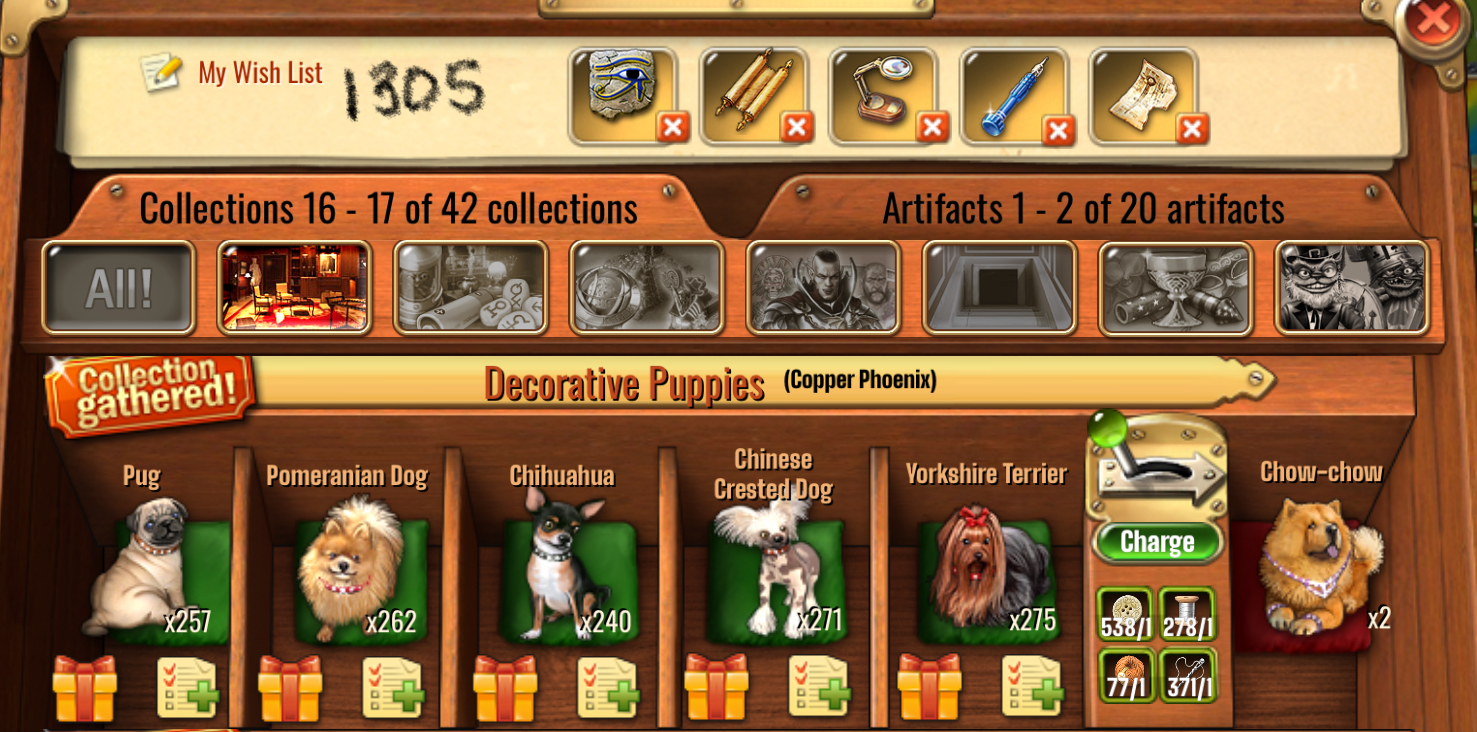Select the red room collection category
1477x732 pixels.
(294, 288)
